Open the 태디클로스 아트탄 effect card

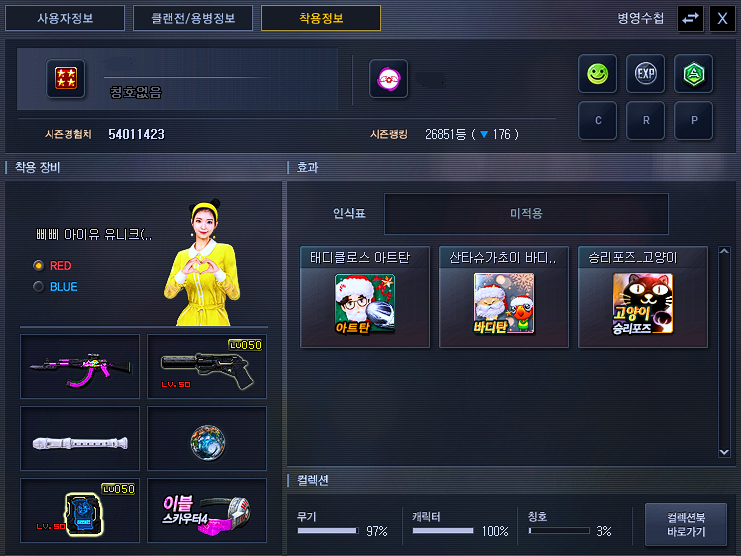[x=365, y=297]
